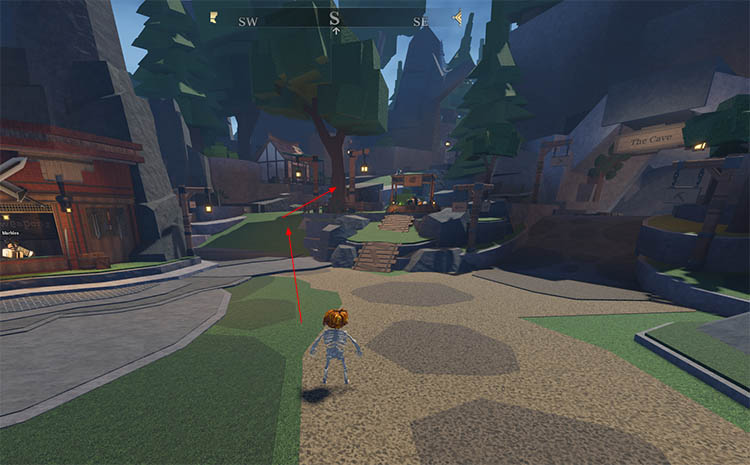
Task: Click the compass heading bar
Action: [334, 18]
